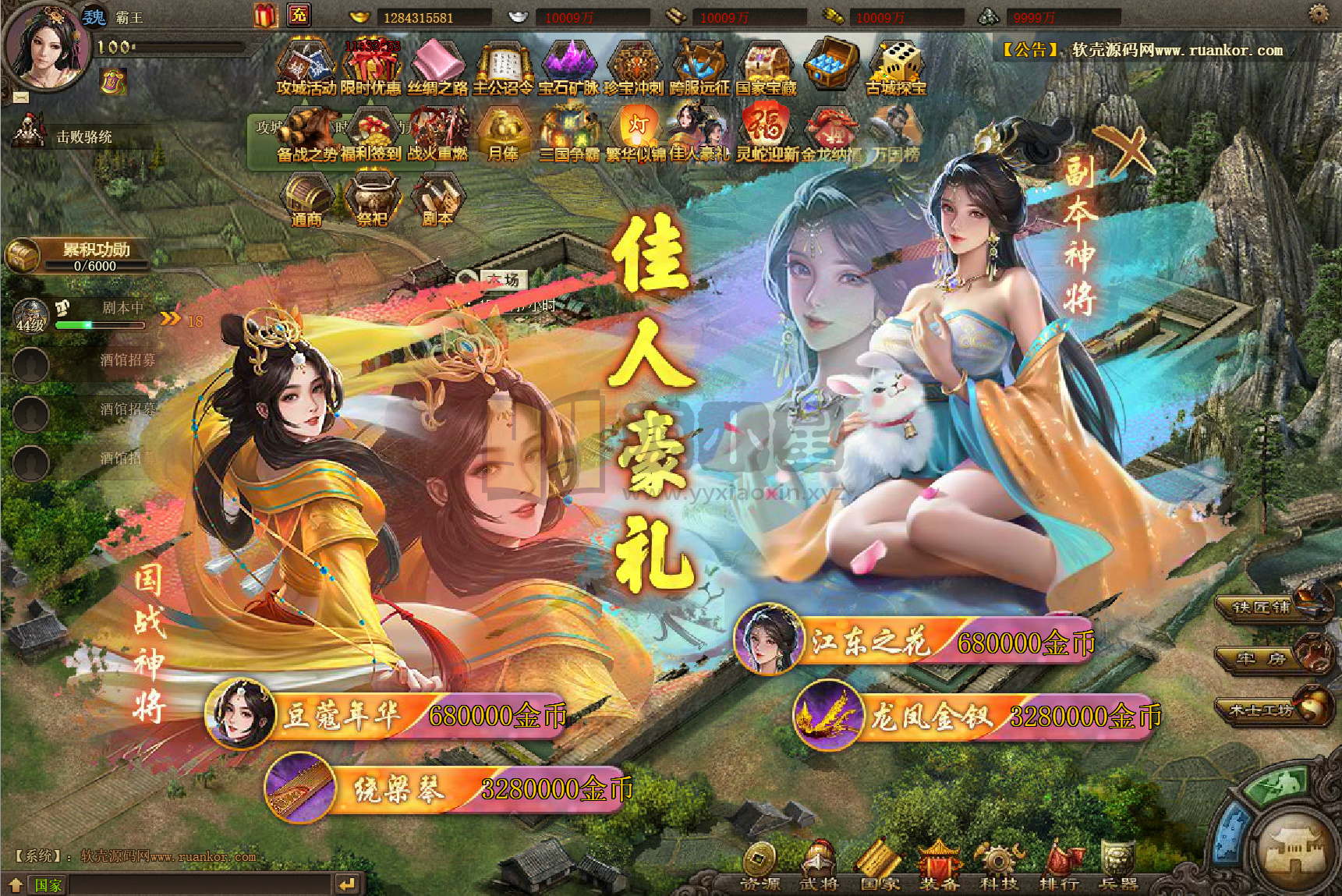Open the red gift box icon near top-left
This screenshot has width=1342, height=896.
(265, 14)
